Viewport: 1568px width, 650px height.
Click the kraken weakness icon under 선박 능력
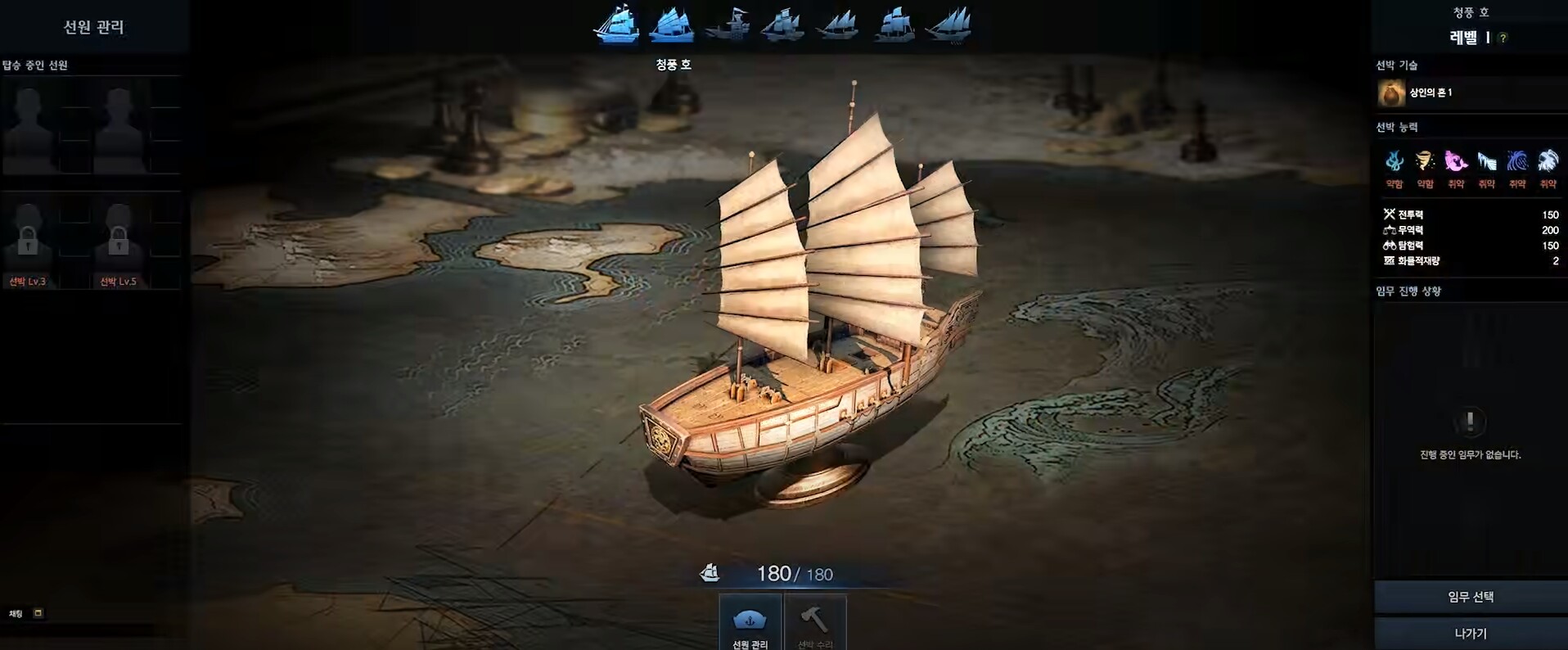tap(1394, 161)
